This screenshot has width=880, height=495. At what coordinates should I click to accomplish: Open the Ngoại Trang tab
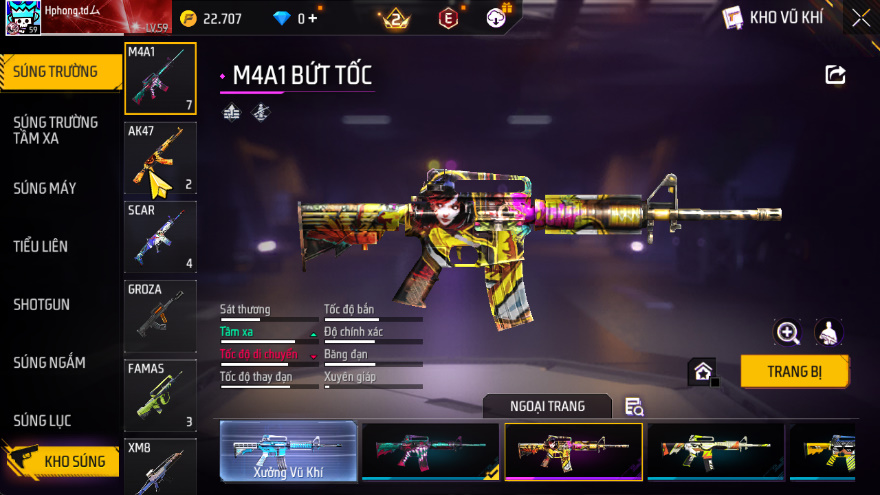click(x=547, y=406)
